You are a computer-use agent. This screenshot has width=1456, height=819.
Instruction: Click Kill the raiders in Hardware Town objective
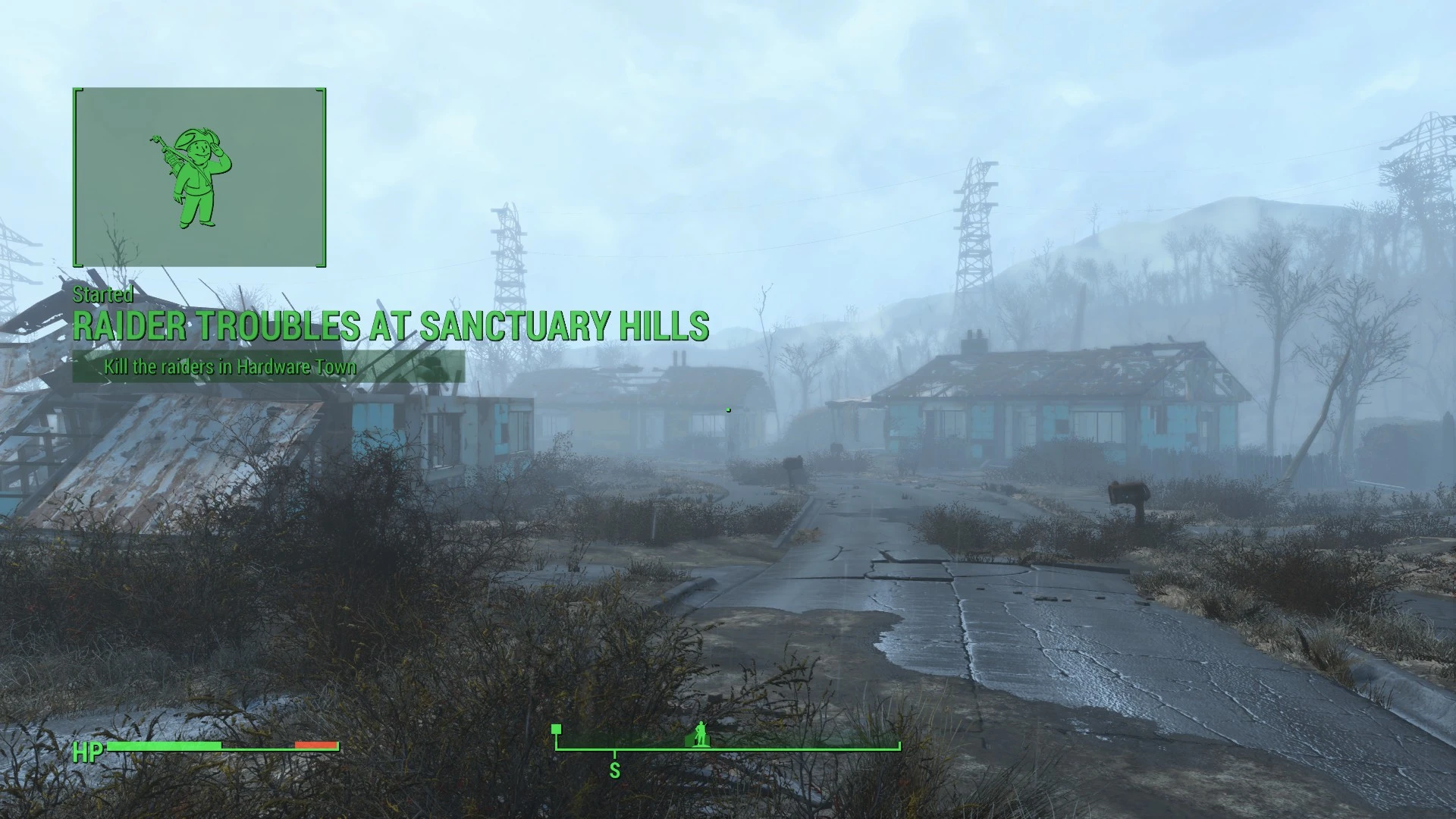231,366
